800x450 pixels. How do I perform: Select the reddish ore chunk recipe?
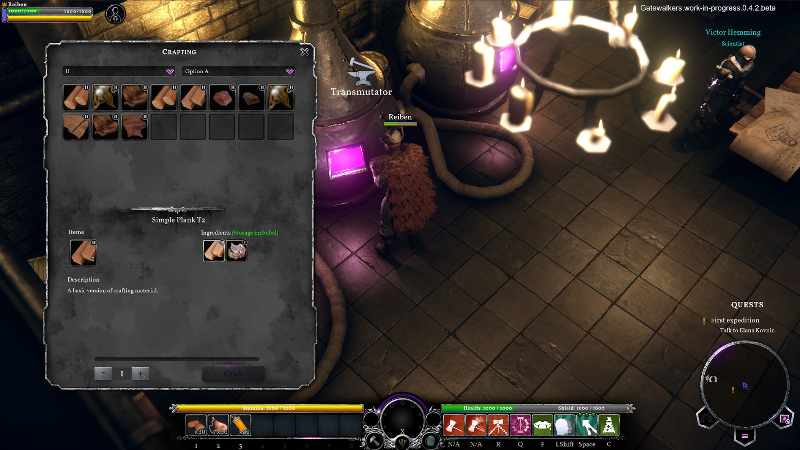(x=222, y=97)
